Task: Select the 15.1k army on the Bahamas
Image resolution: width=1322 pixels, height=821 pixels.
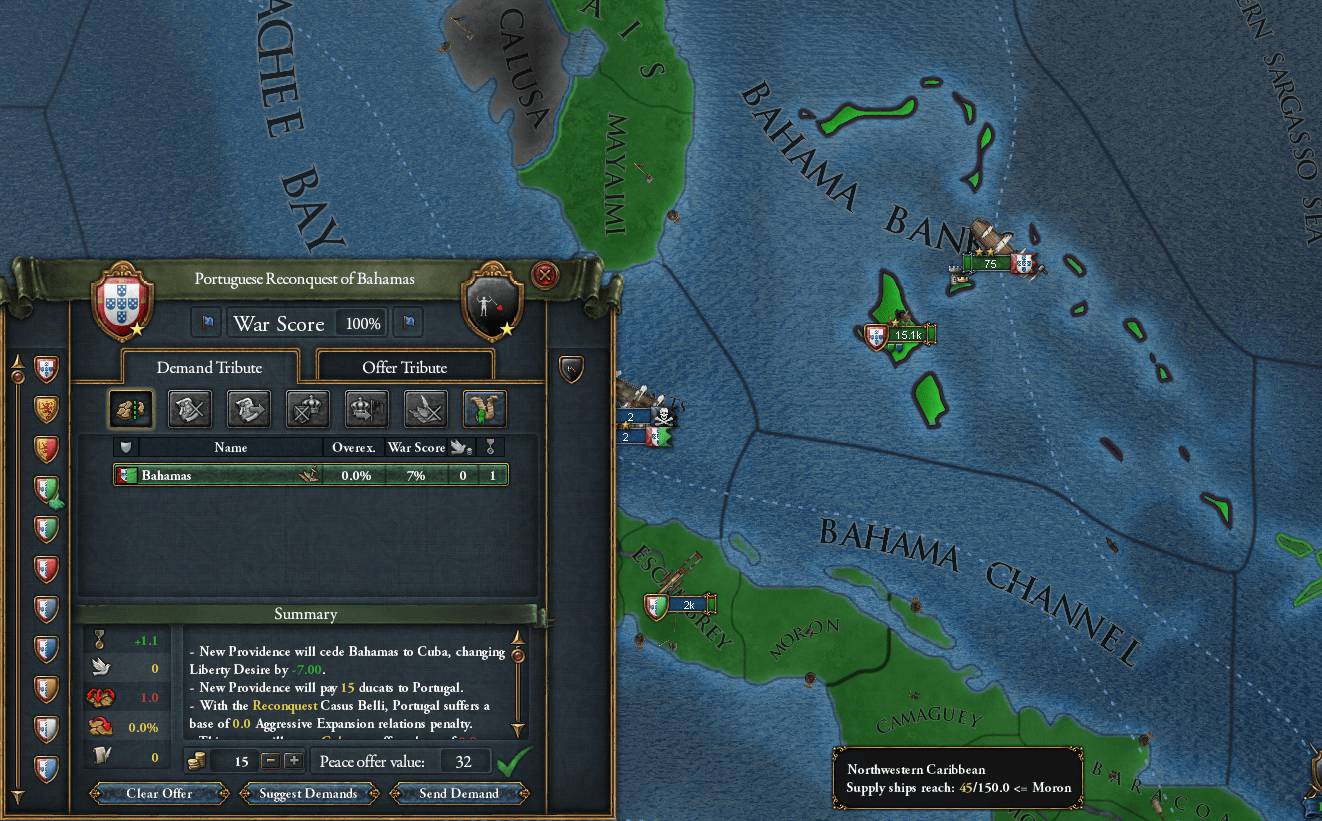Action: tap(907, 335)
